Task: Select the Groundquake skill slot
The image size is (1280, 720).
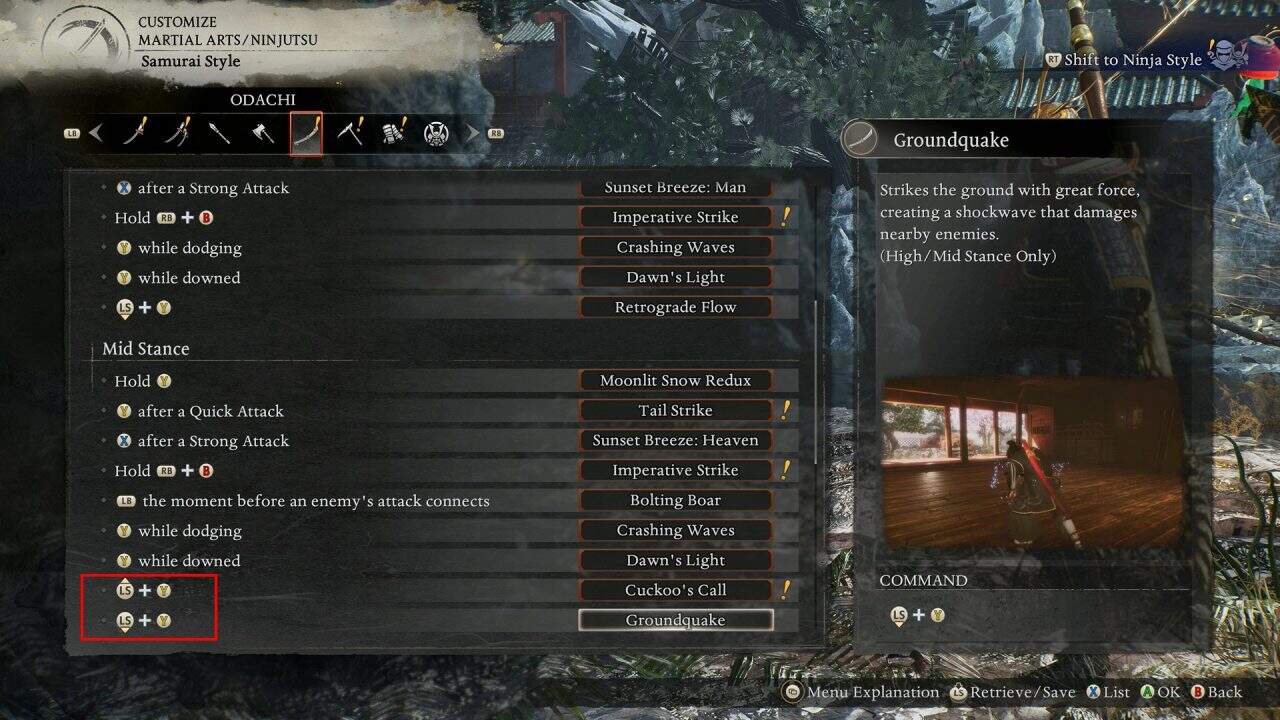Action: point(675,620)
